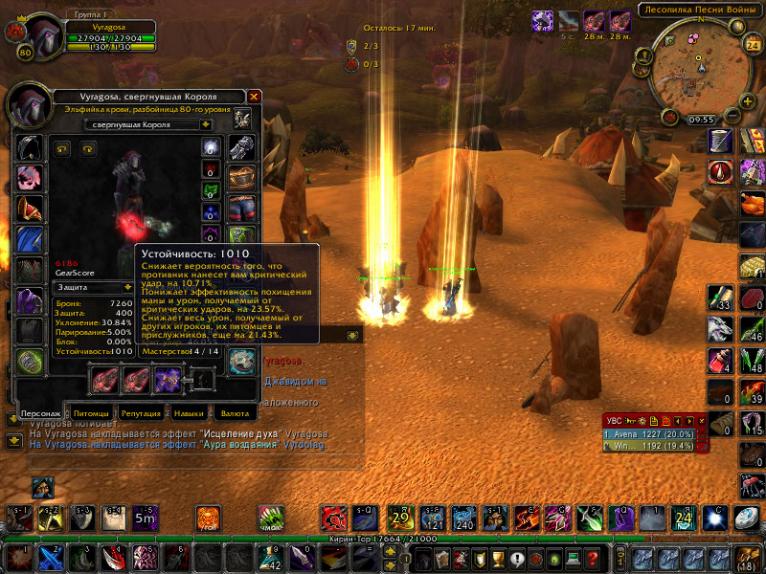Rotate the character model left
Image resolution: width=766 pixels, height=574 pixels.
[x=62, y=149]
